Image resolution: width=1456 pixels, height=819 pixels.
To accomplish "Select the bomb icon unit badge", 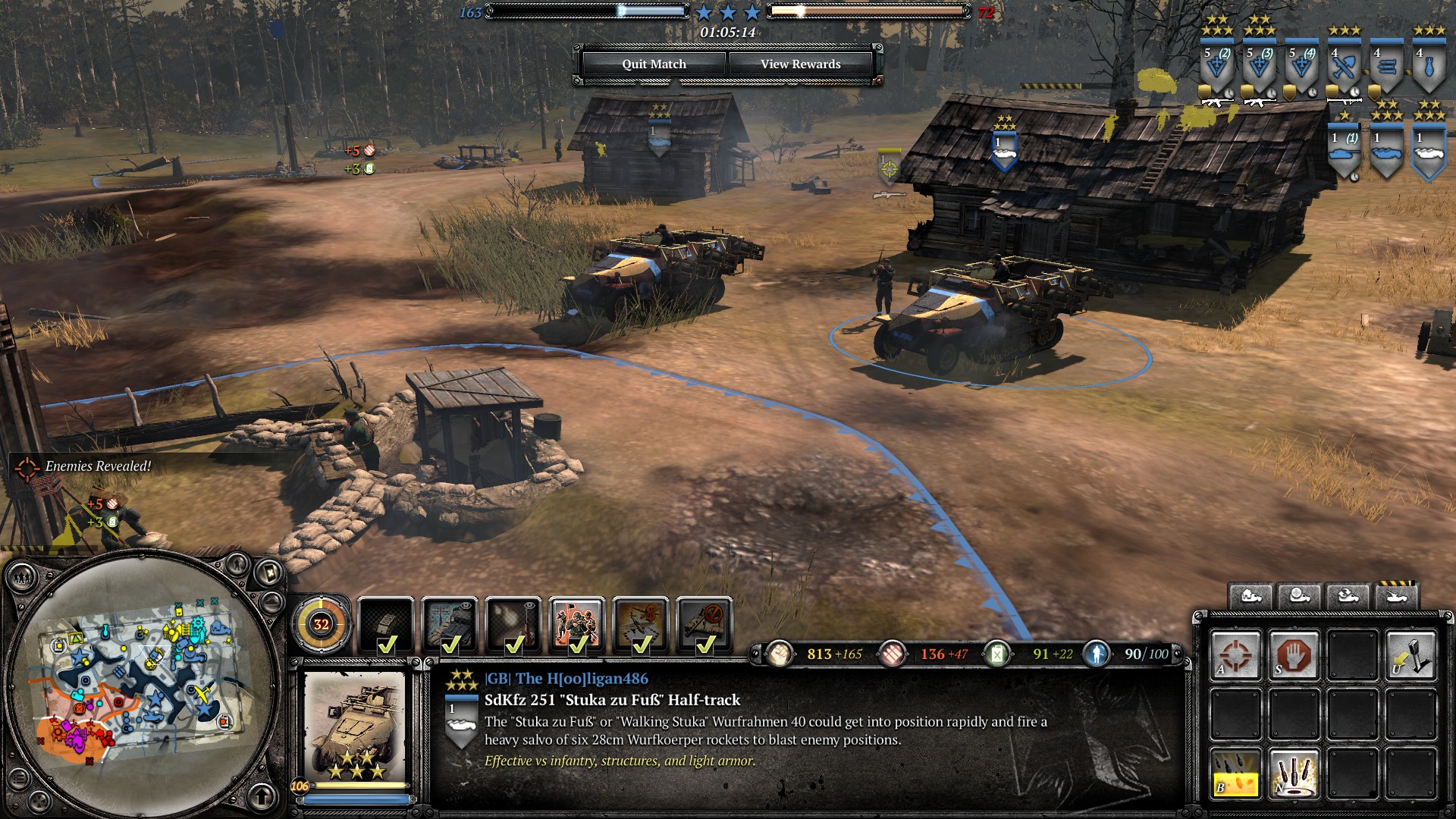I will (x=1429, y=68).
